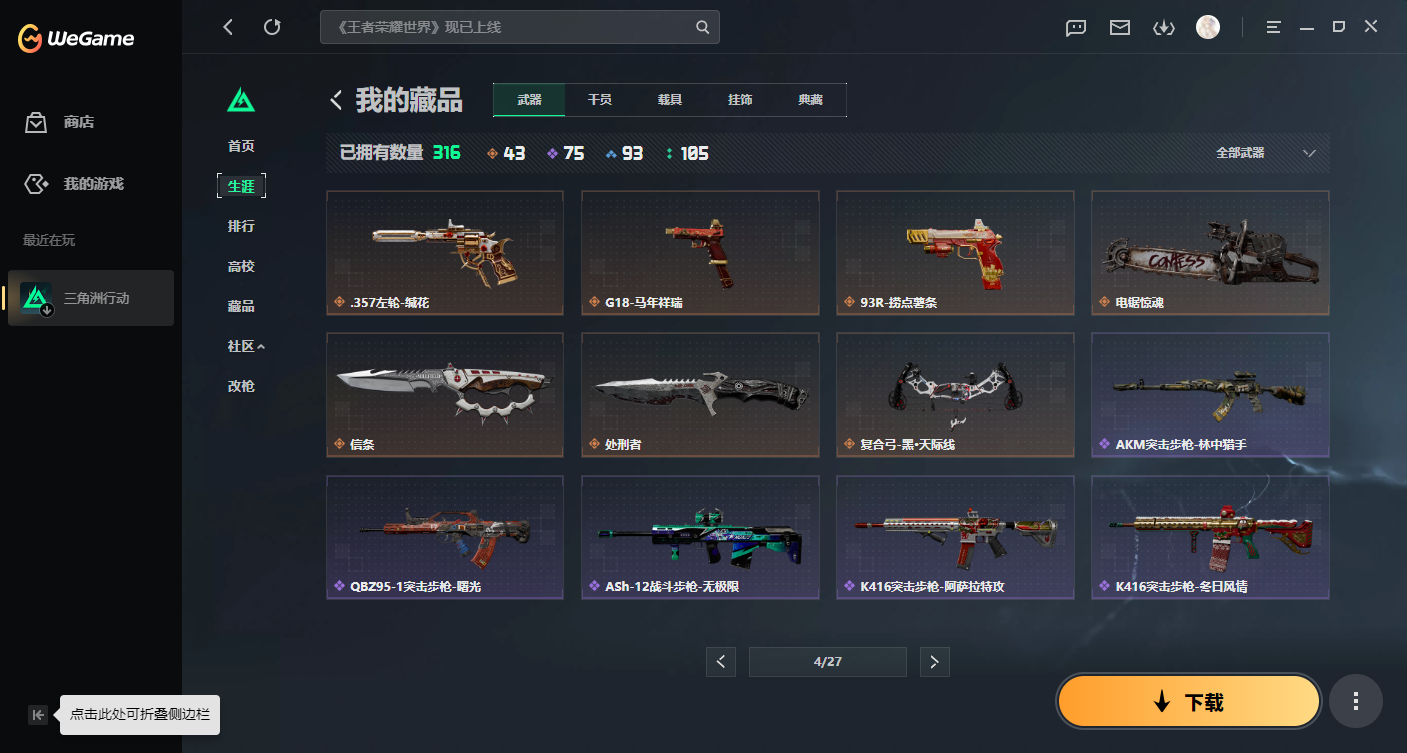Viewport: 1407px width, 753px height.
Task: Click the user avatar picture
Action: (1207, 27)
